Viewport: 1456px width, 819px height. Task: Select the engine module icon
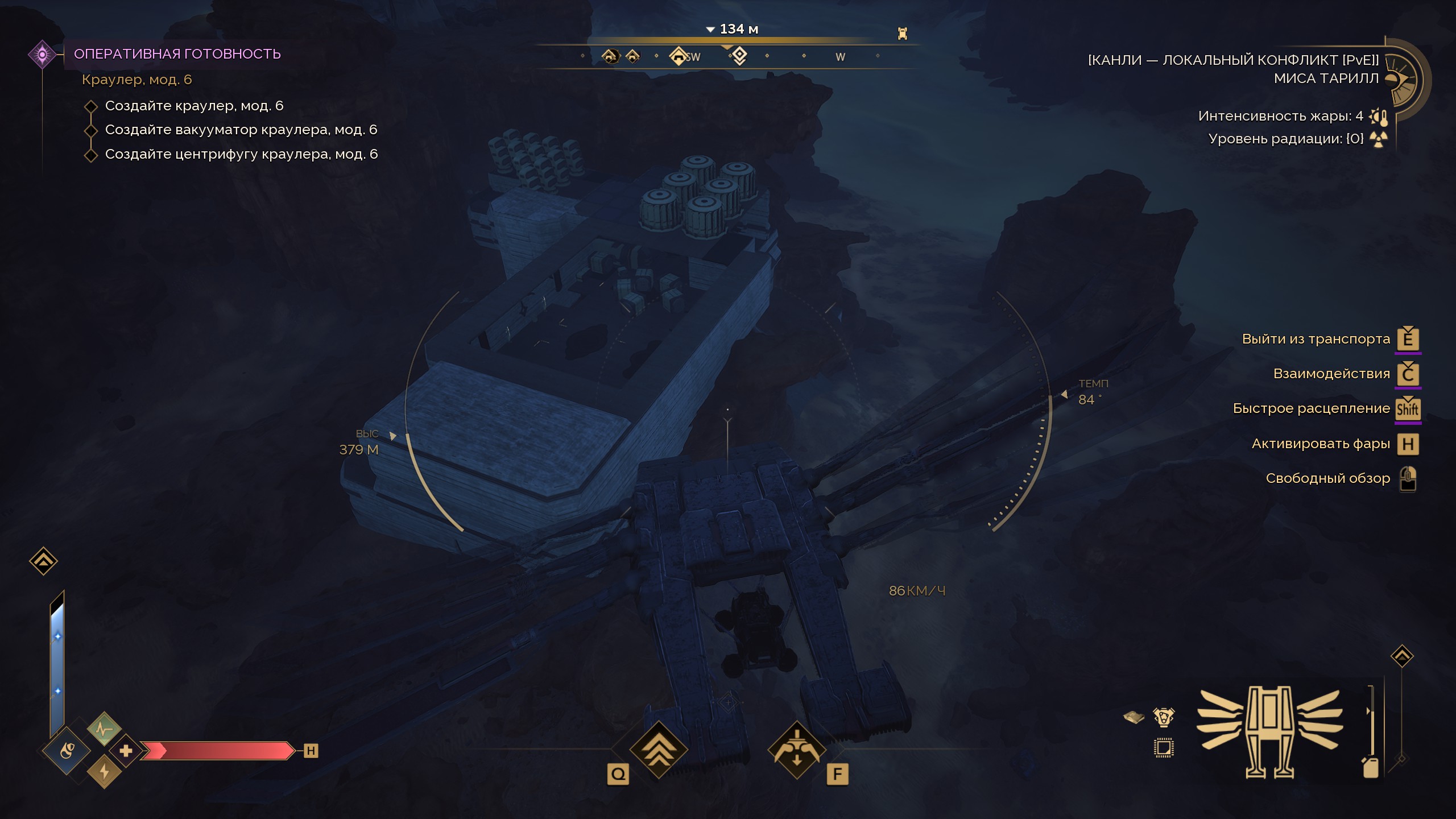click(x=1164, y=717)
